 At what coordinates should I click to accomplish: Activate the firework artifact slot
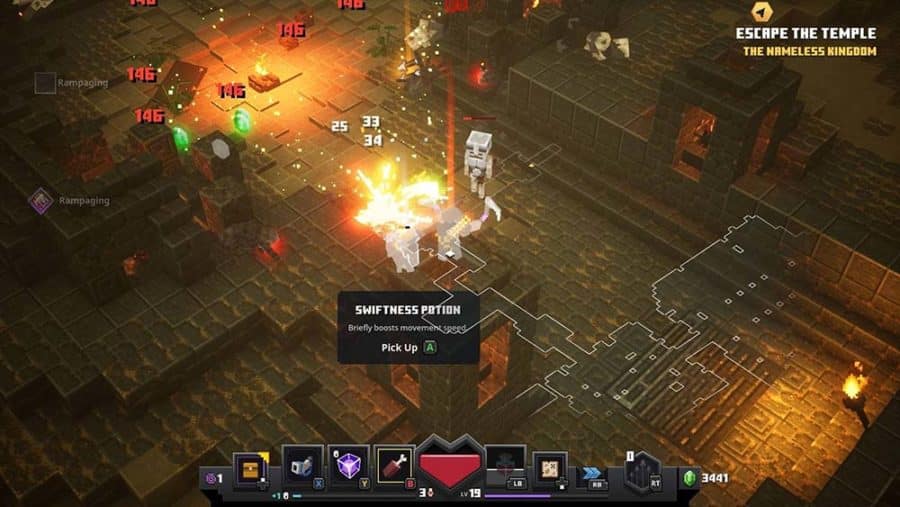[304, 466]
